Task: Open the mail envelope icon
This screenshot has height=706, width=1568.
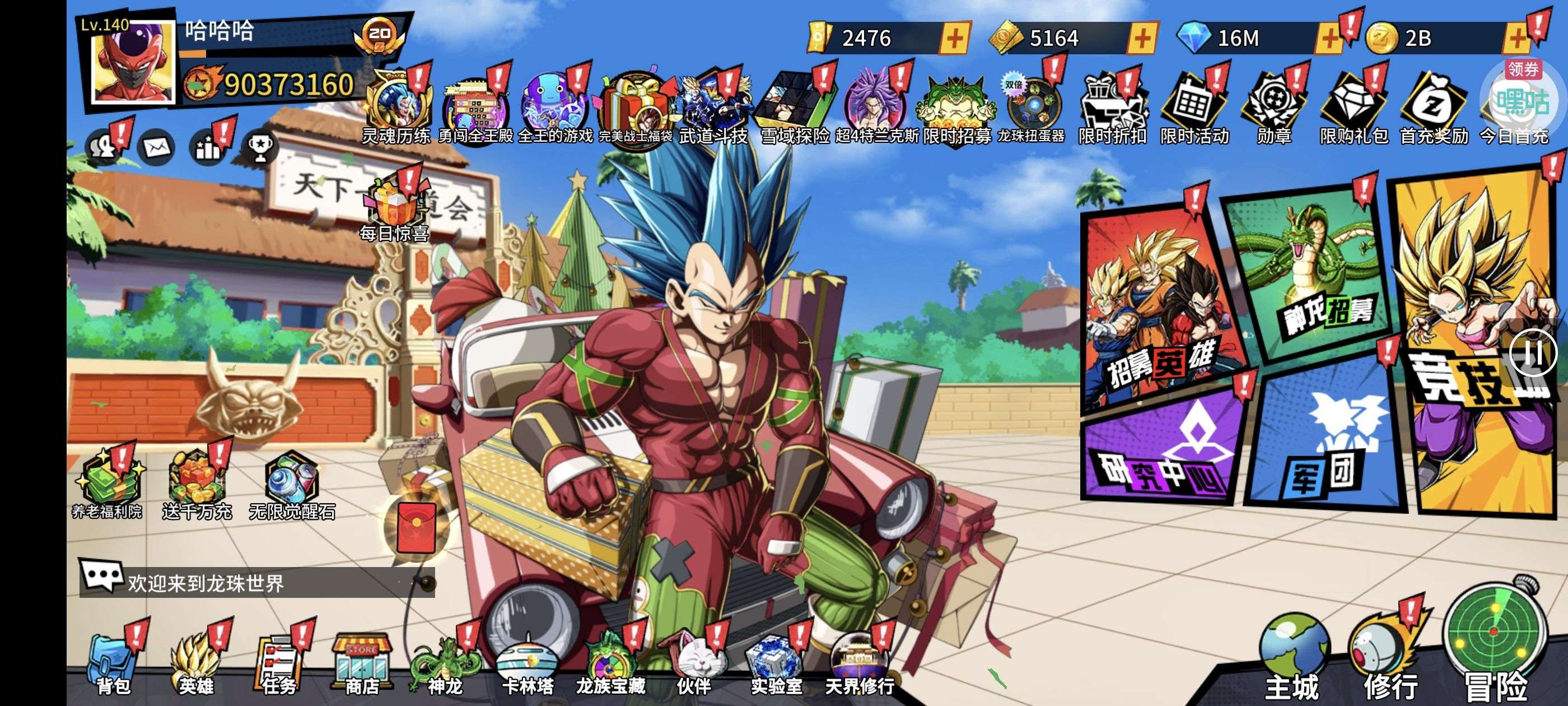Action: pos(156,147)
